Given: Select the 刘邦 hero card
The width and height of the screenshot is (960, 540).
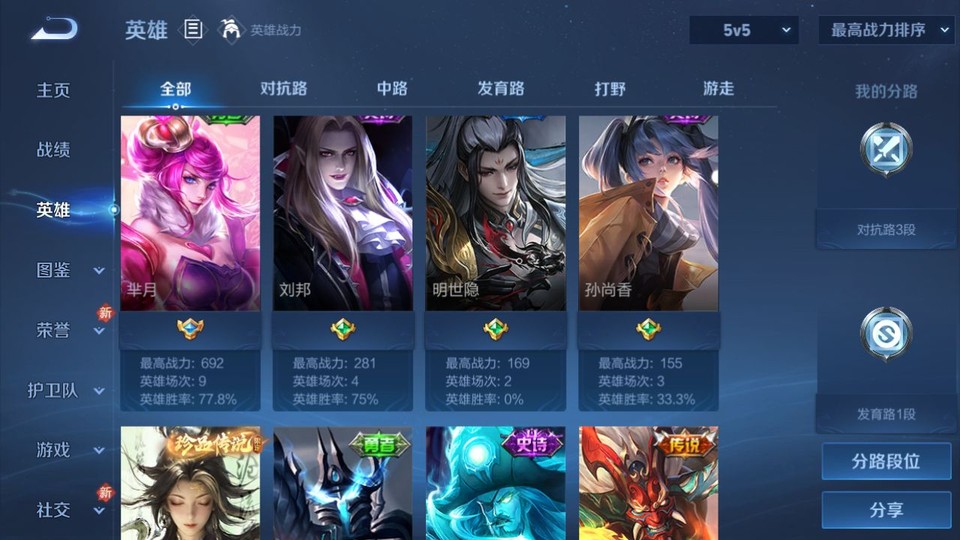Looking at the screenshot, I should (x=343, y=213).
